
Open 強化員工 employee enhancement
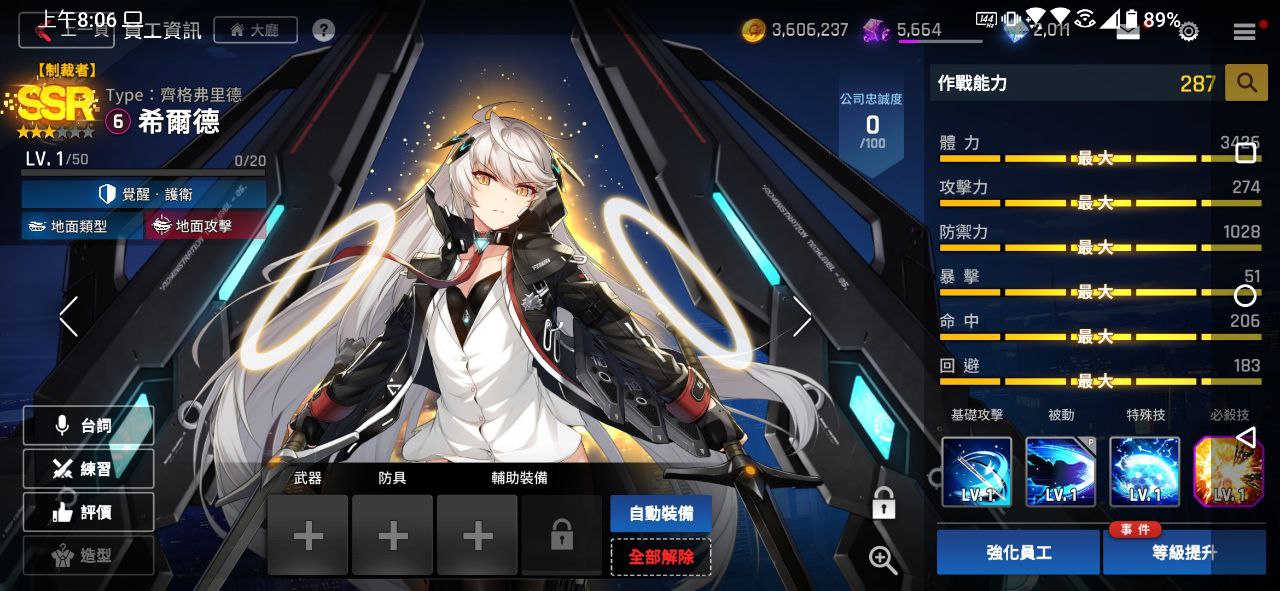(x=1019, y=552)
